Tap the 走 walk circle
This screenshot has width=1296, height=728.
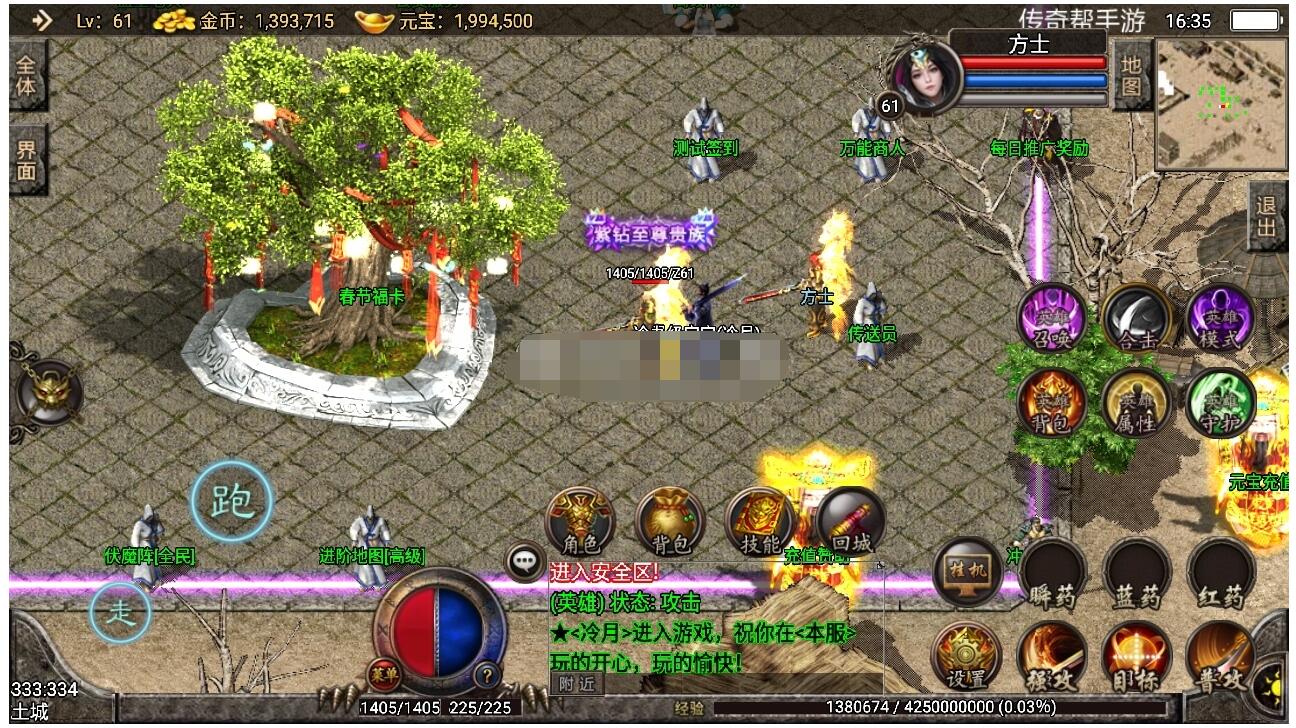pyautogui.click(x=120, y=612)
